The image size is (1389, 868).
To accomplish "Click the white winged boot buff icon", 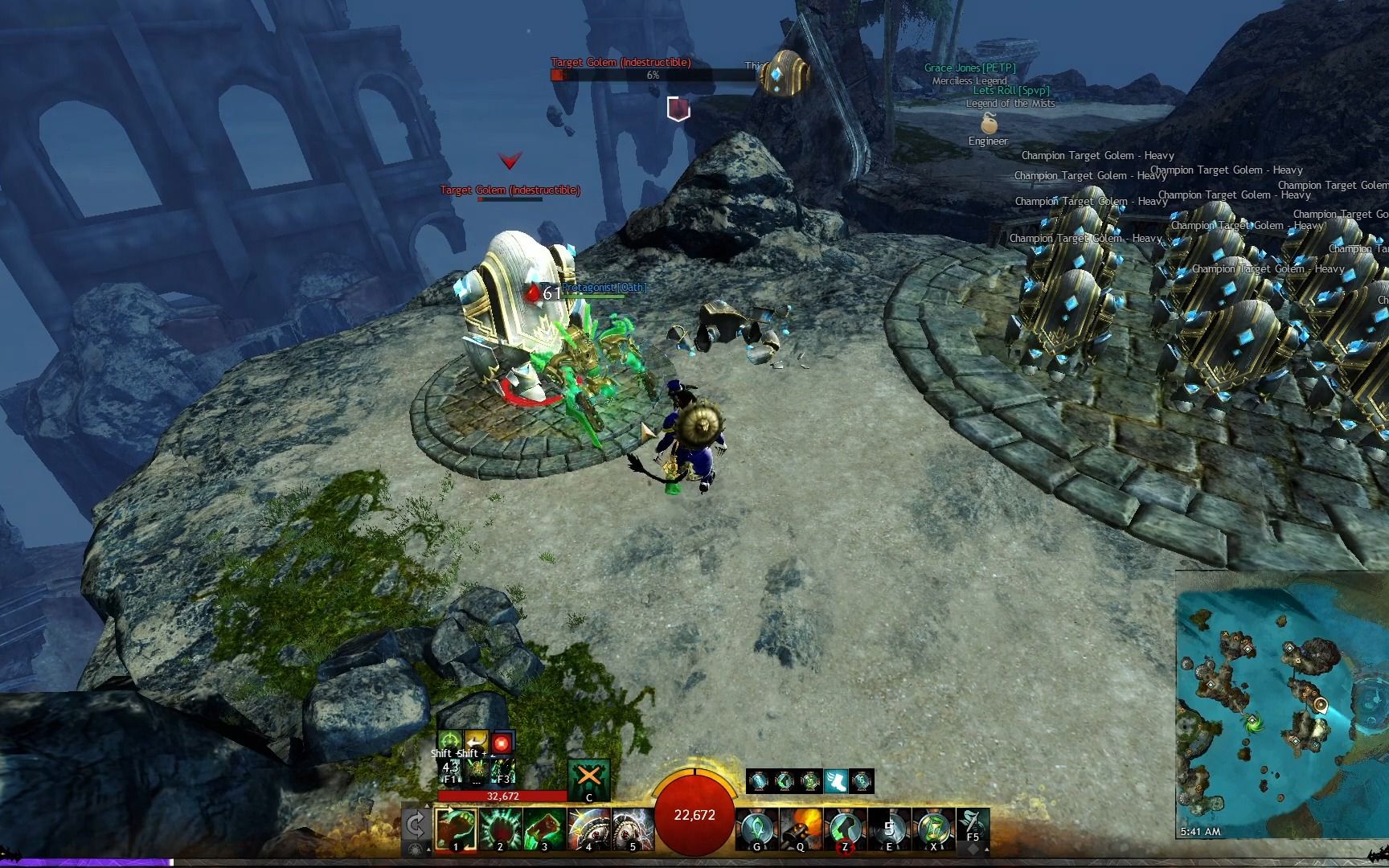I will click(836, 780).
